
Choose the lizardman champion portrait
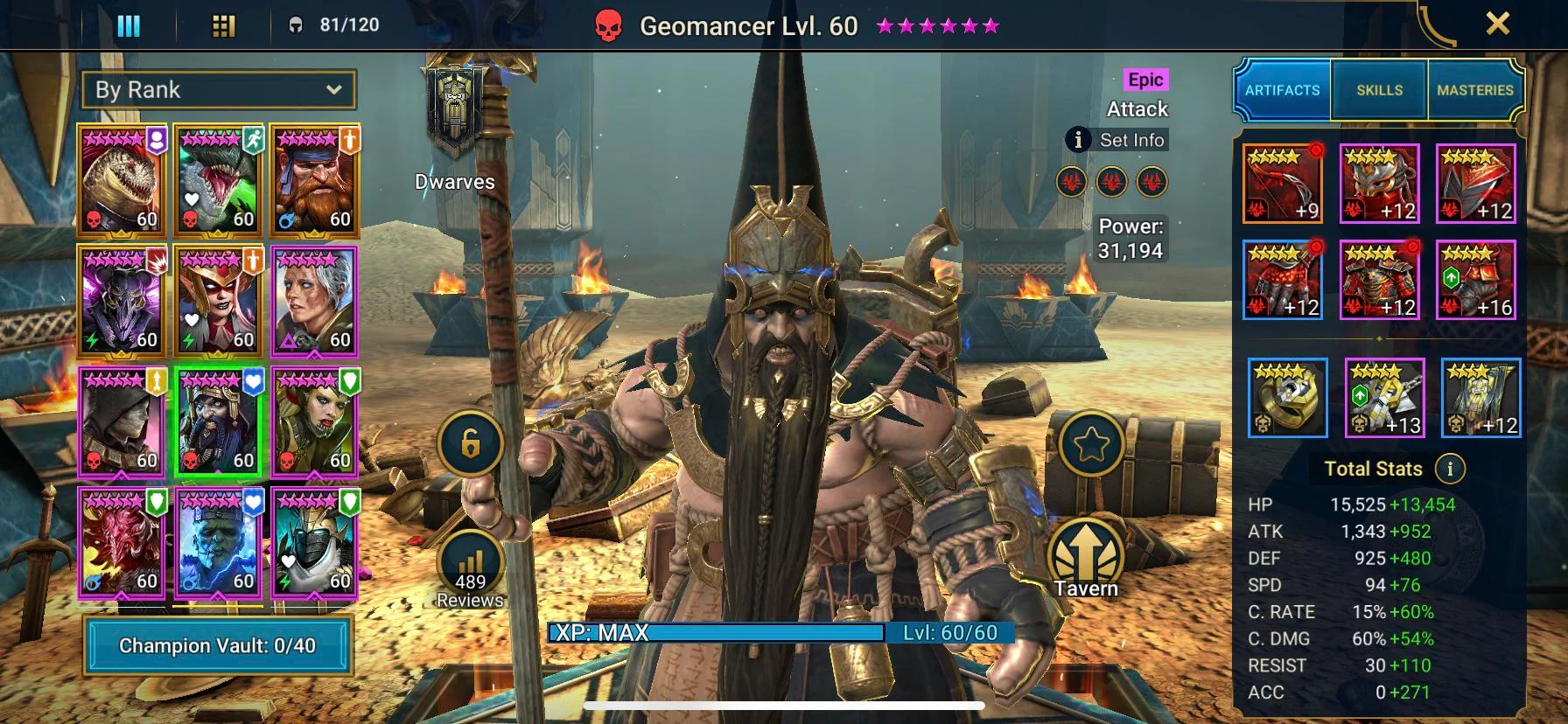click(x=122, y=181)
